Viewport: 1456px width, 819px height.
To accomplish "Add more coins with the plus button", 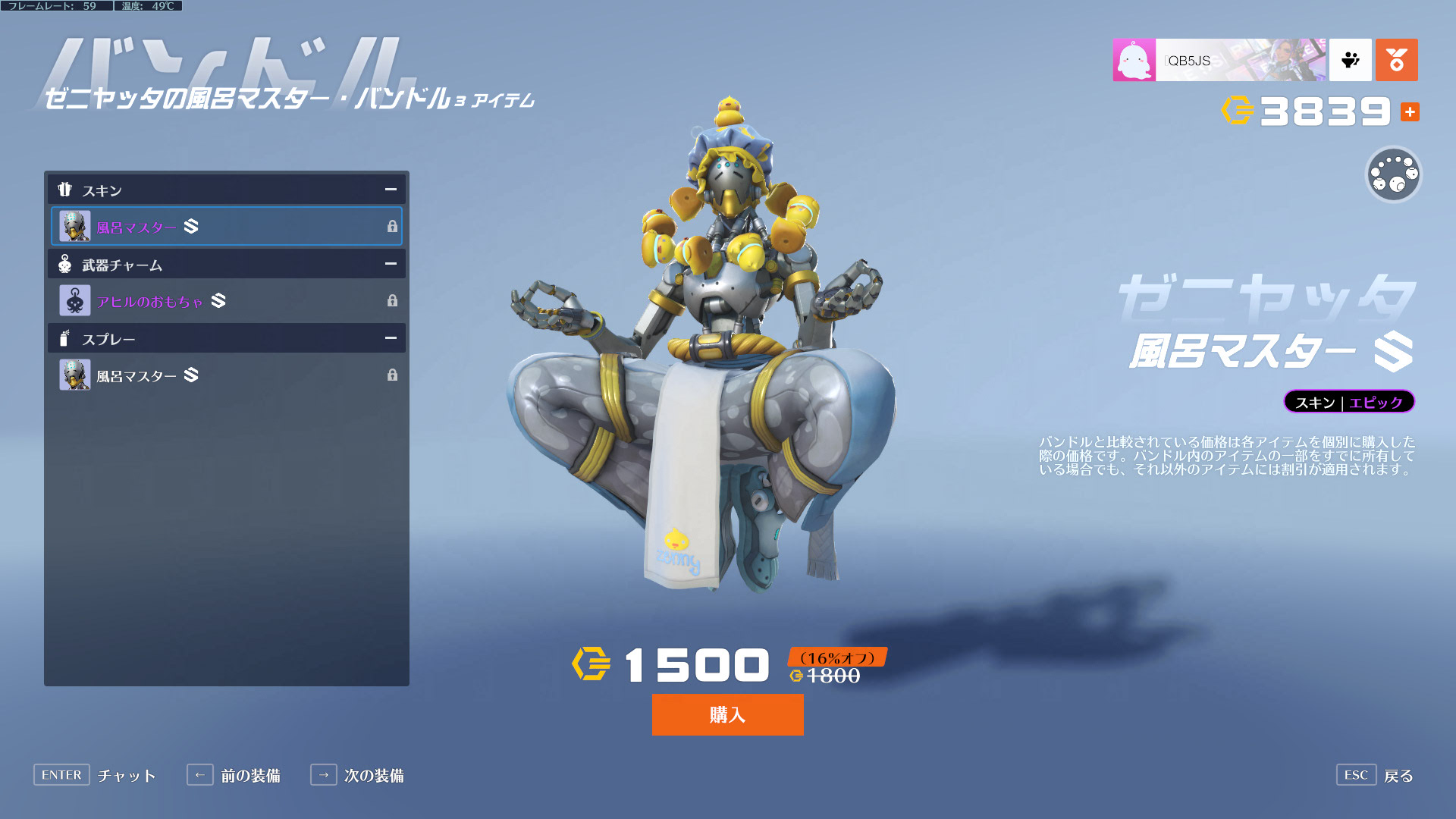I will pos(1410,111).
